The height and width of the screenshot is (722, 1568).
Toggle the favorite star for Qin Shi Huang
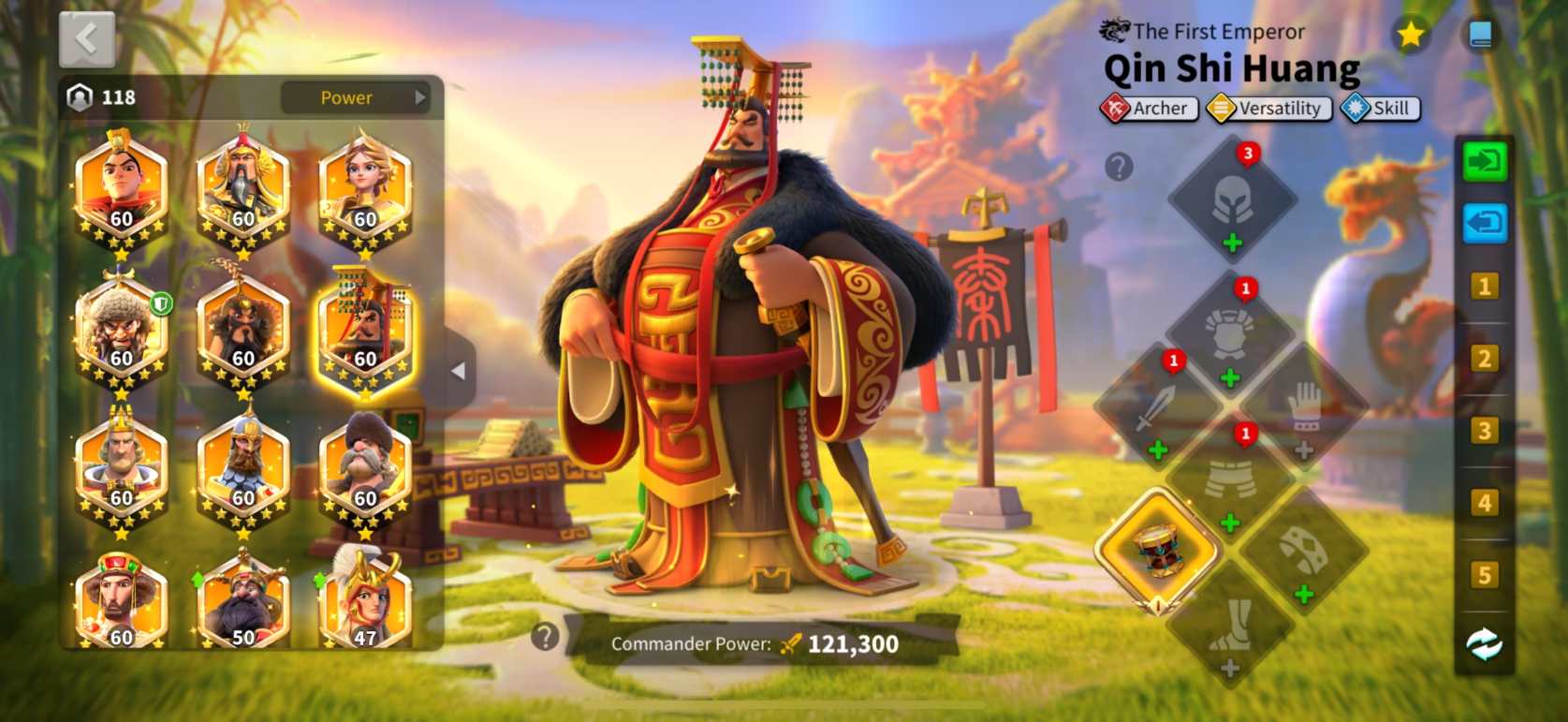pyautogui.click(x=1410, y=36)
